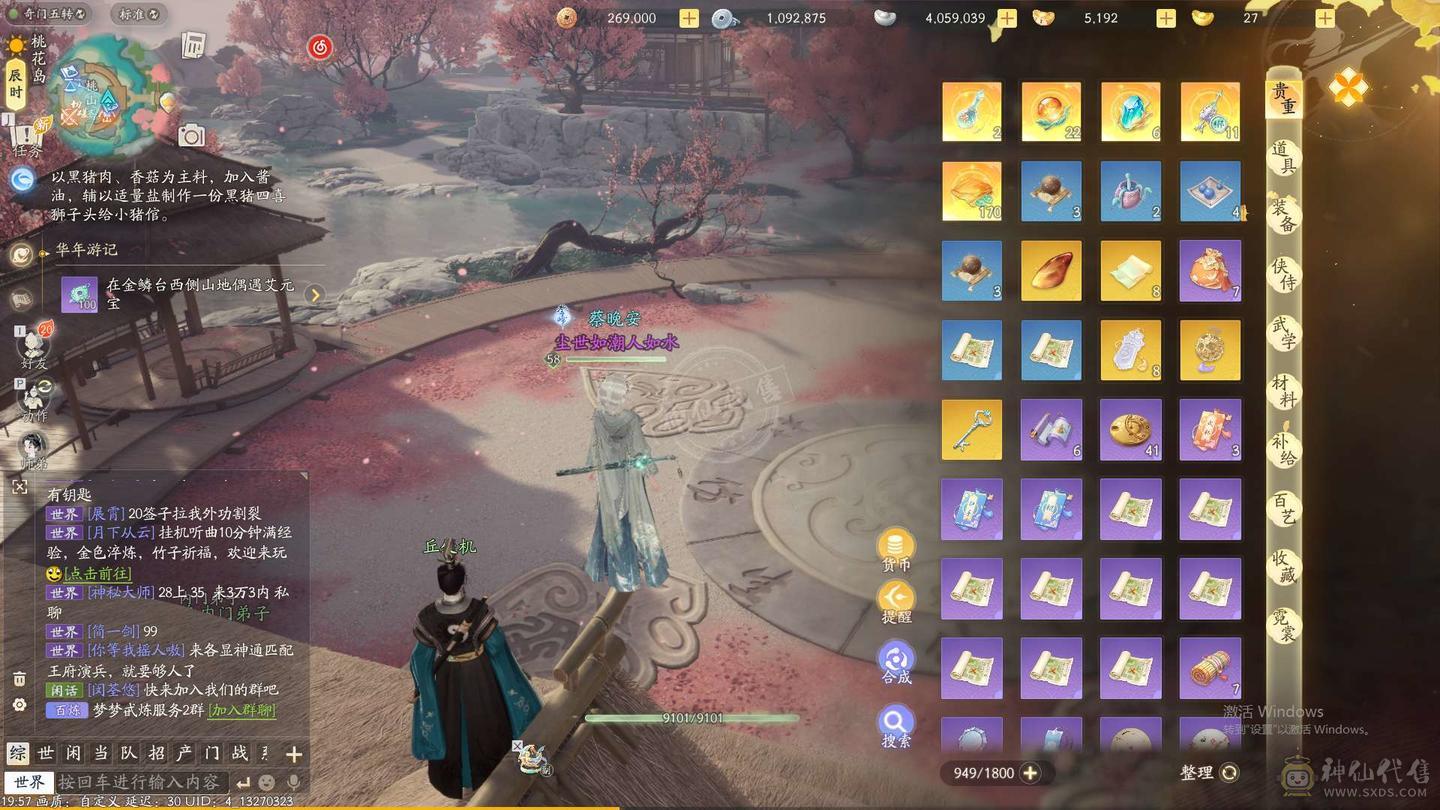Open the 合成 crafting button
Image resolution: width=1440 pixels, height=810 pixels.
coord(896,662)
